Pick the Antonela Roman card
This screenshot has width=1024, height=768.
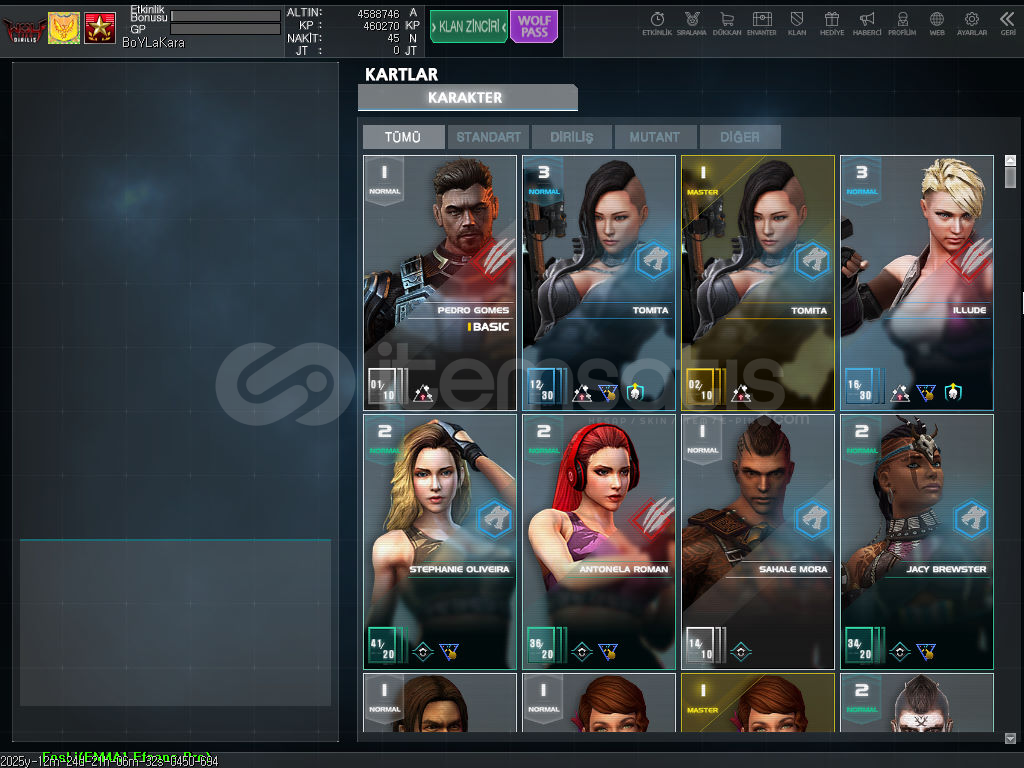coord(598,541)
